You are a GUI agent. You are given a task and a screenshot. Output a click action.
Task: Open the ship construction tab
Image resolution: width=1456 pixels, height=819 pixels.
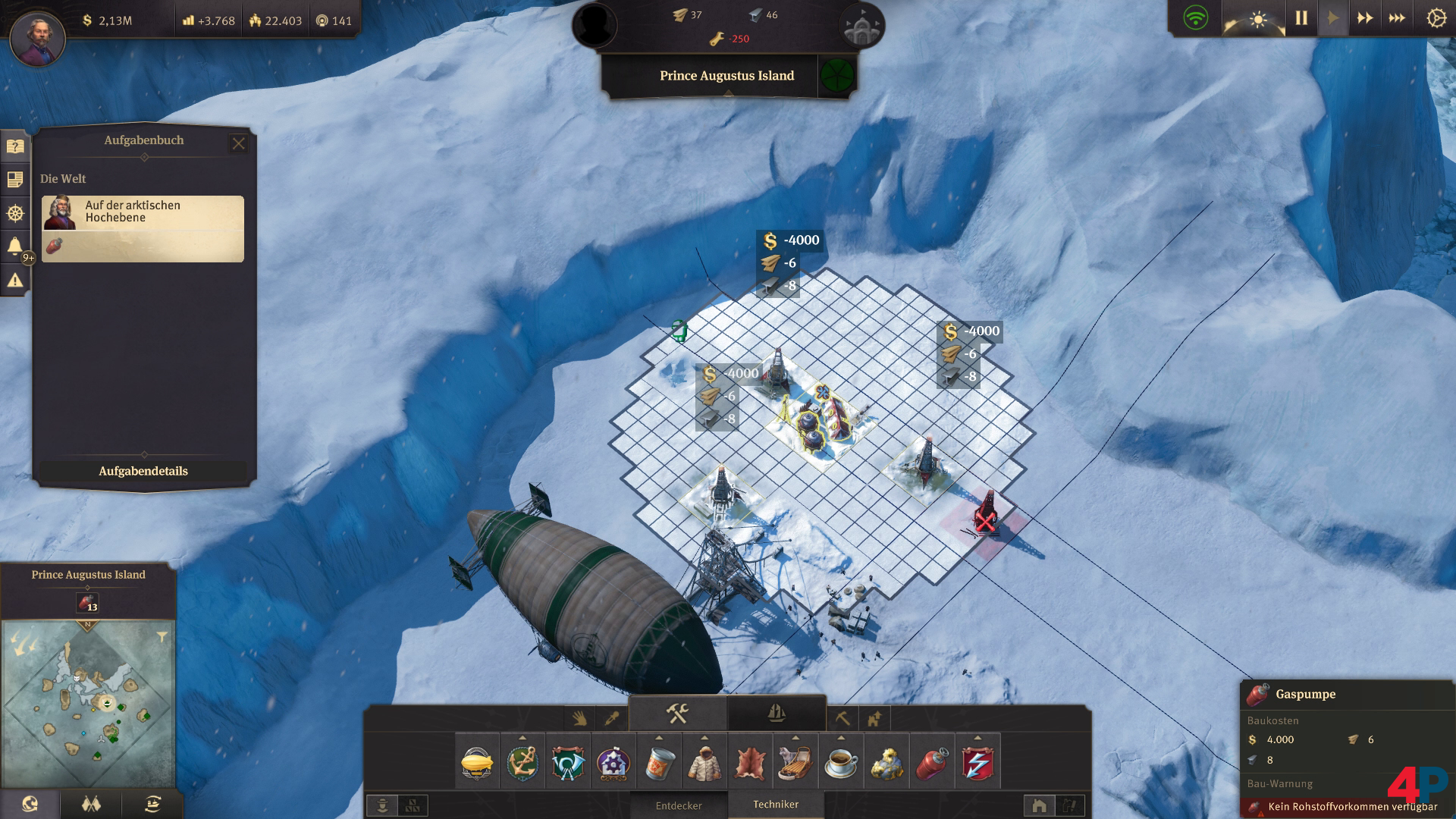click(x=776, y=714)
